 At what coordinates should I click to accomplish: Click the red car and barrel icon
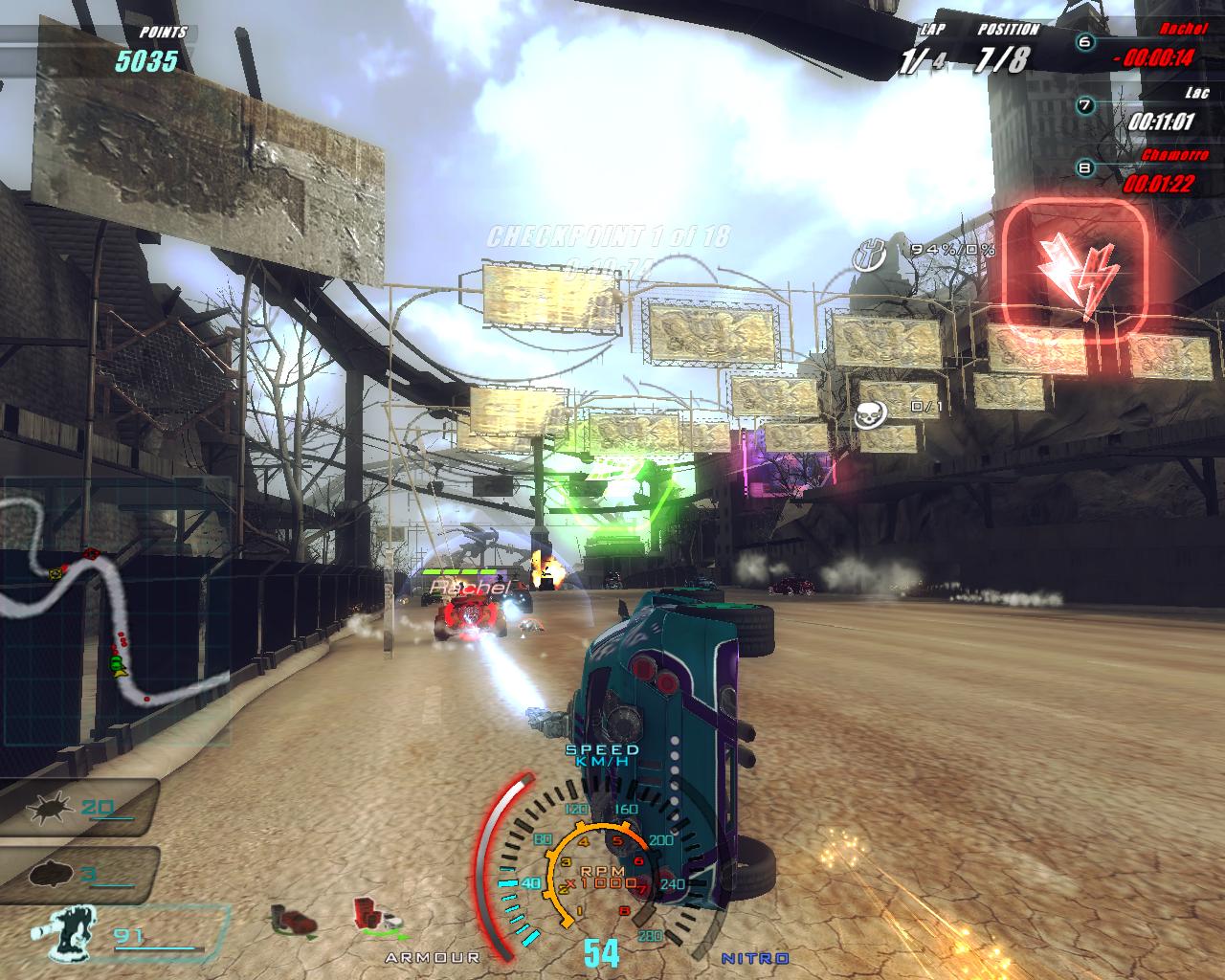click(293, 918)
